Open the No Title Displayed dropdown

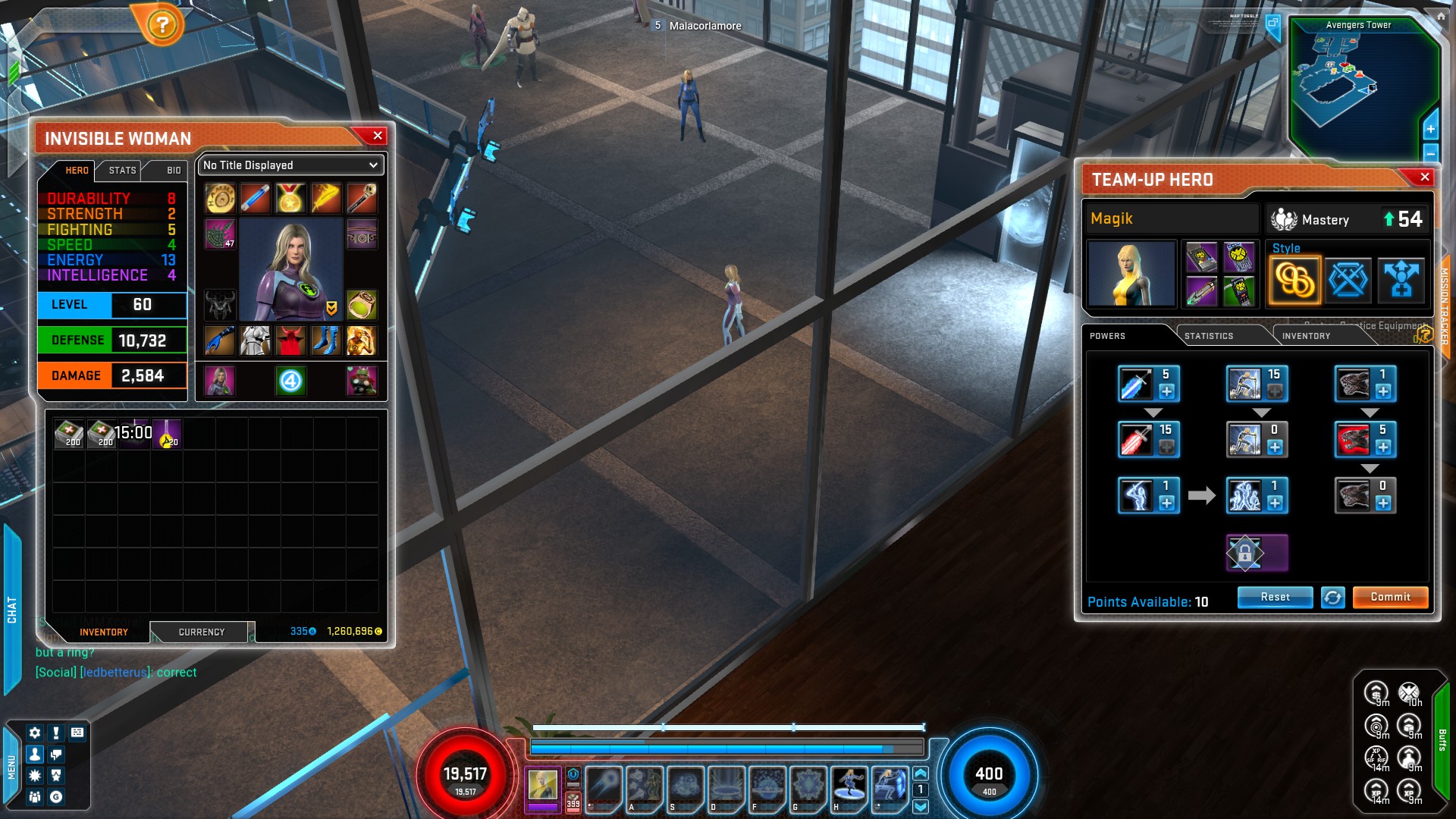click(x=290, y=165)
